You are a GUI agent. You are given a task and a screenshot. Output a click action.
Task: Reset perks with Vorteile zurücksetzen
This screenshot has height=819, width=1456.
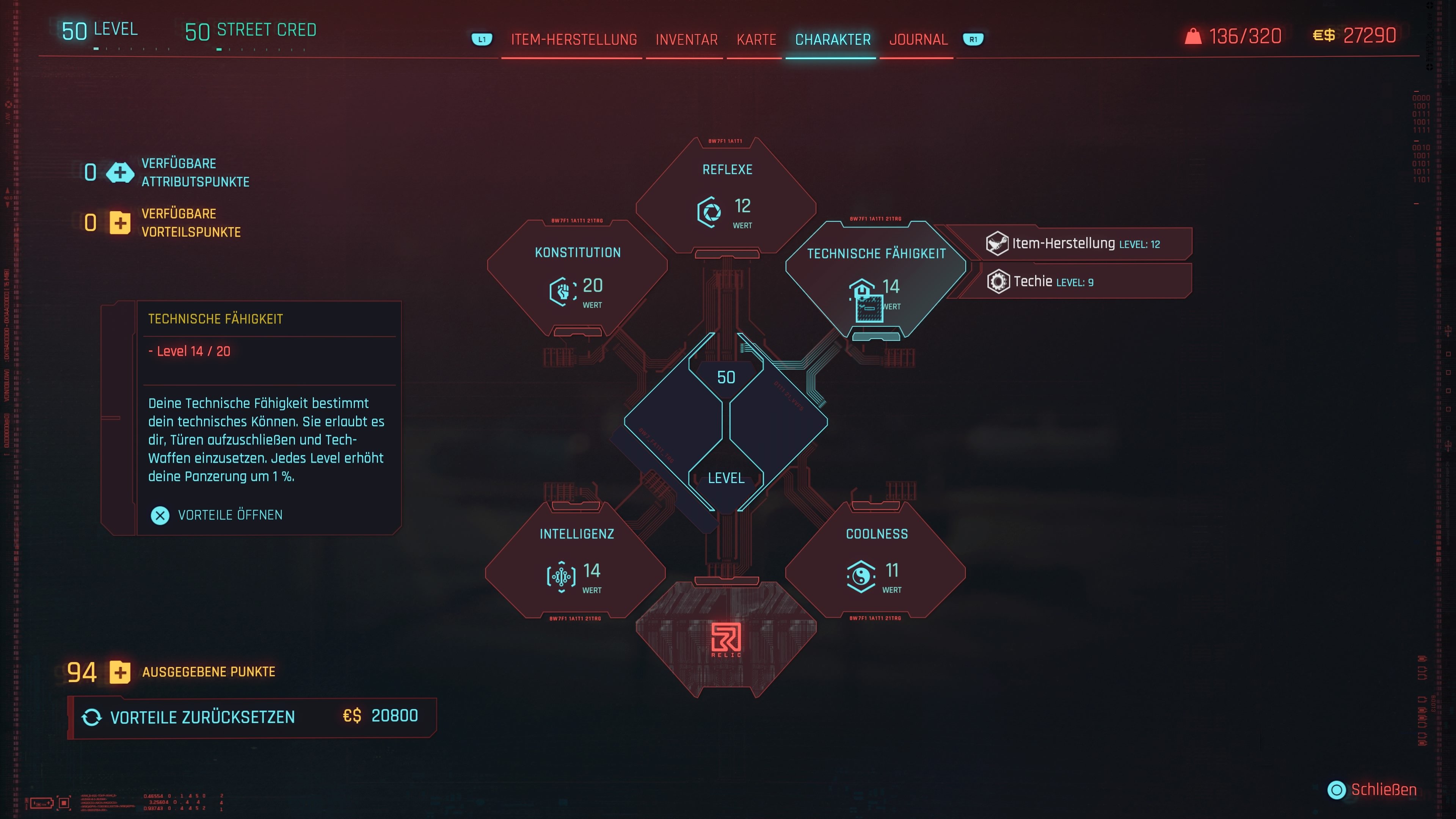252,717
